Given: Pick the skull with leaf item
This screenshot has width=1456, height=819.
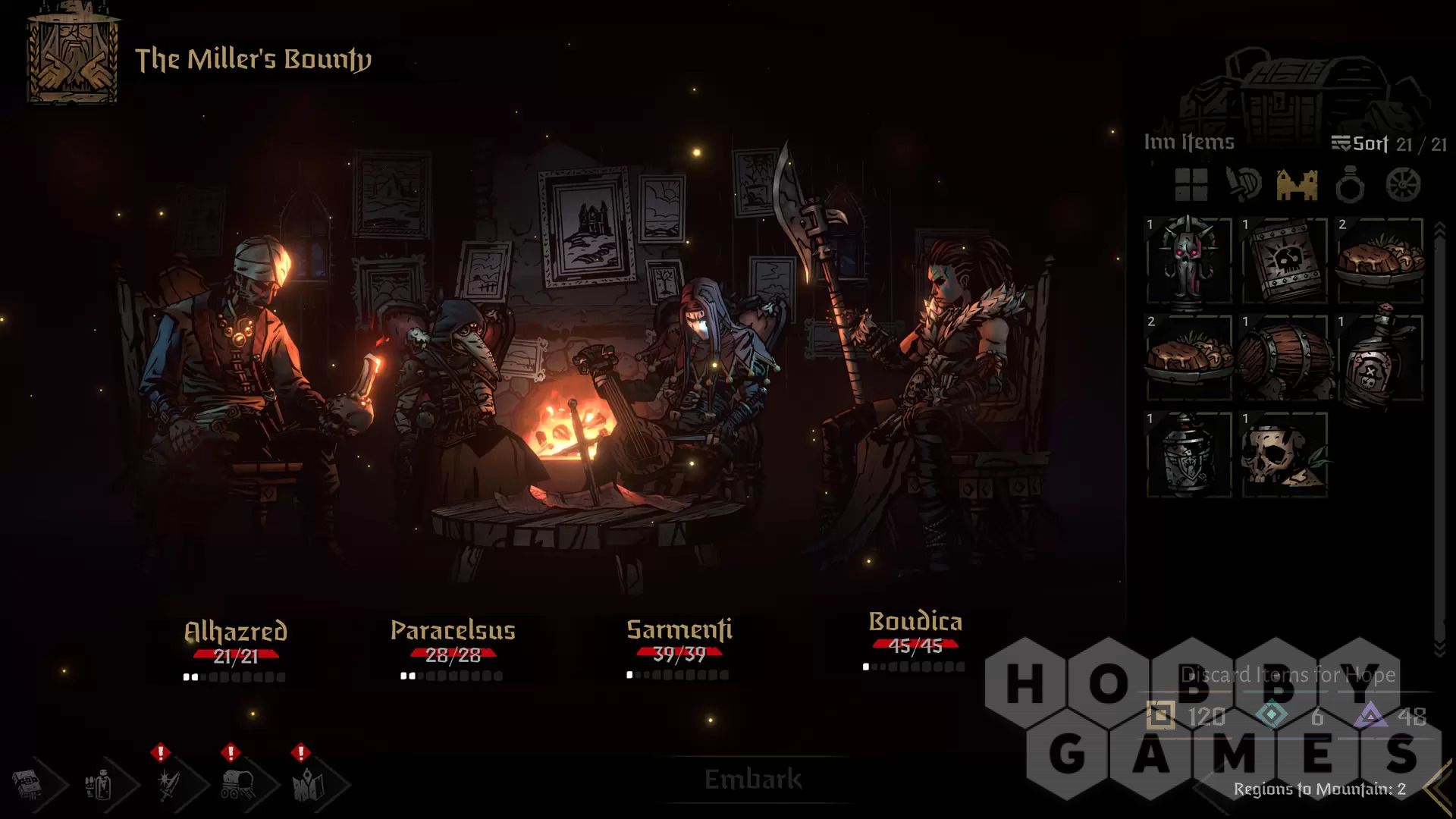Looking at the screenshot, I should tap(1285, 455).
